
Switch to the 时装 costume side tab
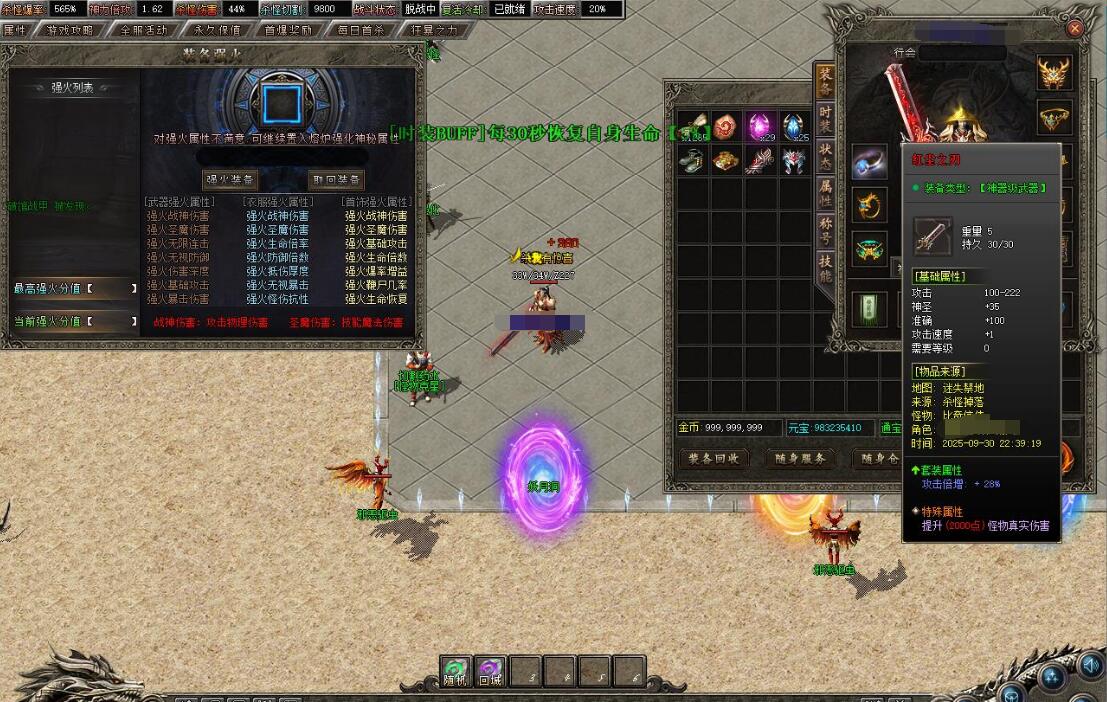(x=825, y=118)
